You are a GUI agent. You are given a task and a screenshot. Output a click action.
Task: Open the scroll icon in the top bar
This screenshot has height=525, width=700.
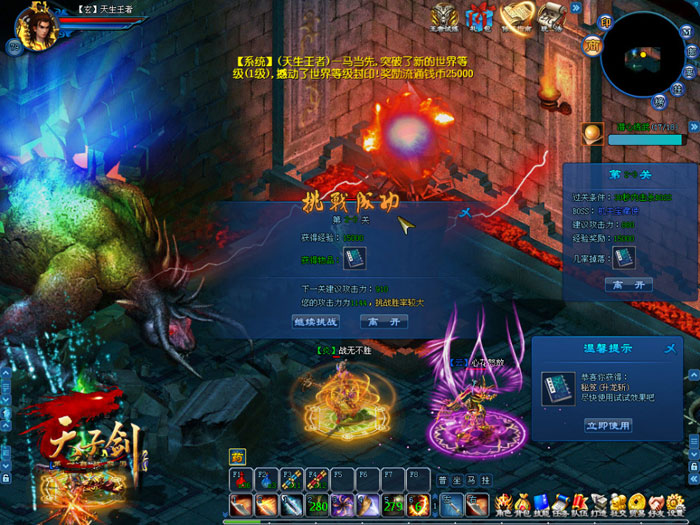click(550, 17)
